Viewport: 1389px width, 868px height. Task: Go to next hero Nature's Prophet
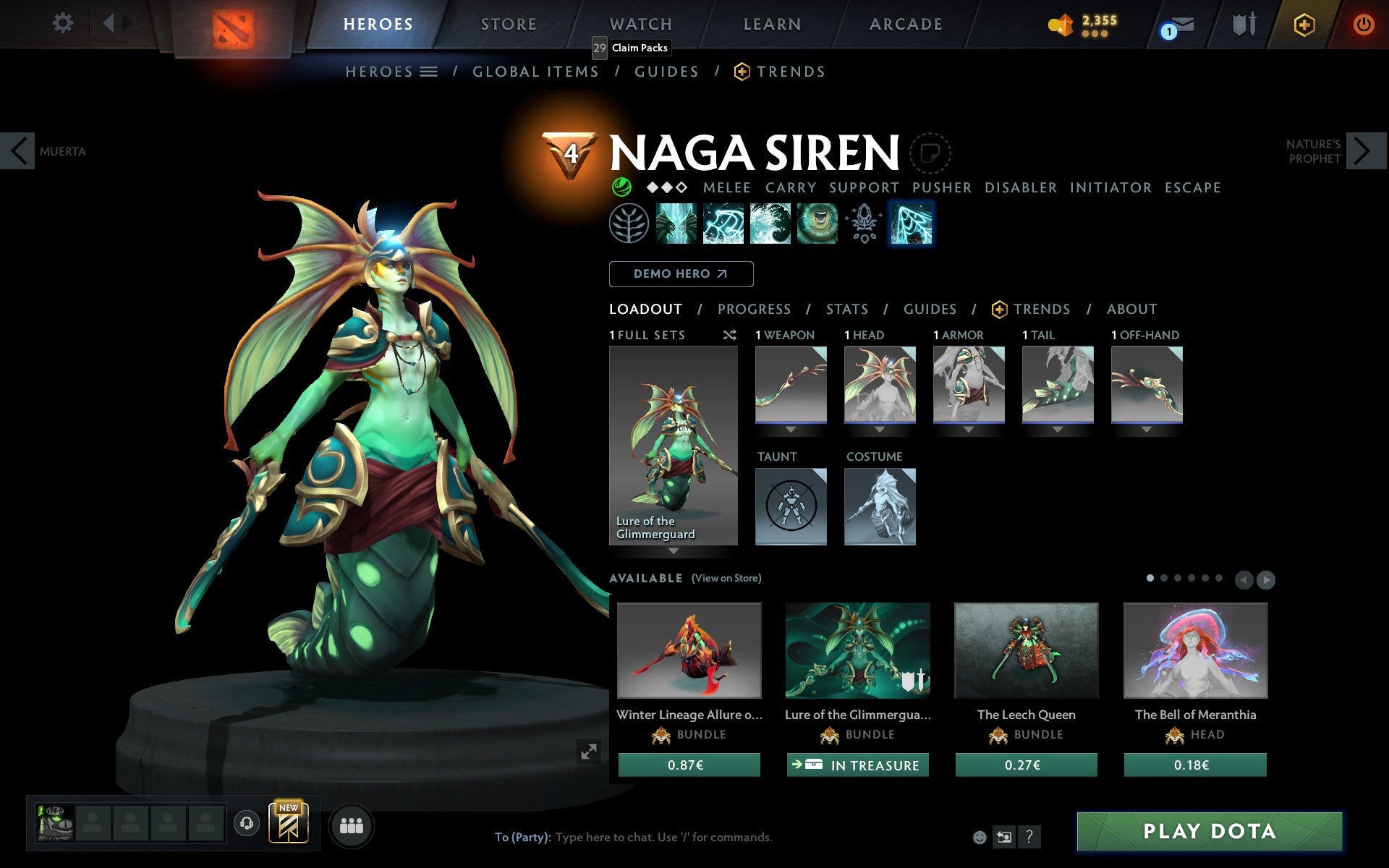tap(1362, 151)
